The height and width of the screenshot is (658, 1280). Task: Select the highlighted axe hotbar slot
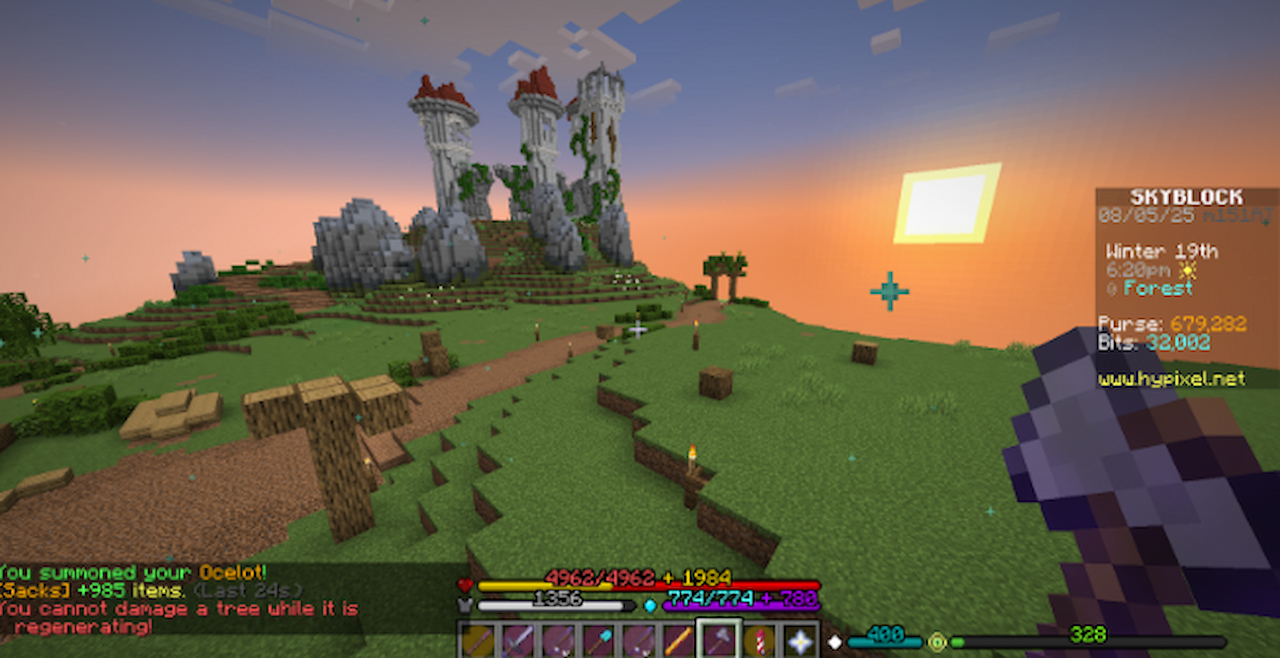(x=719, y=640)
